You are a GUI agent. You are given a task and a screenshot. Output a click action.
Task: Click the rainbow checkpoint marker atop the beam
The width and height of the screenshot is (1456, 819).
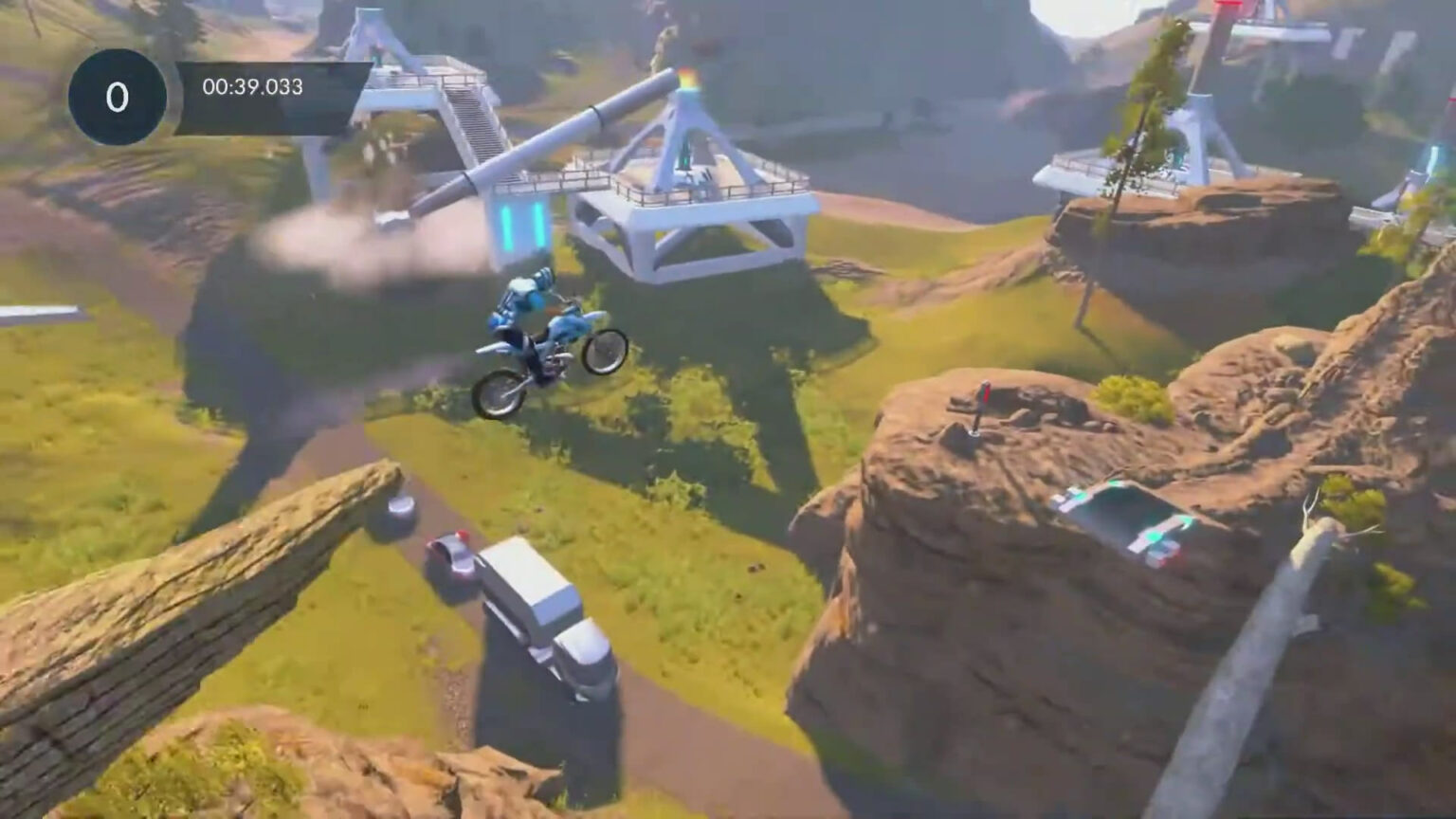[690, 78]
